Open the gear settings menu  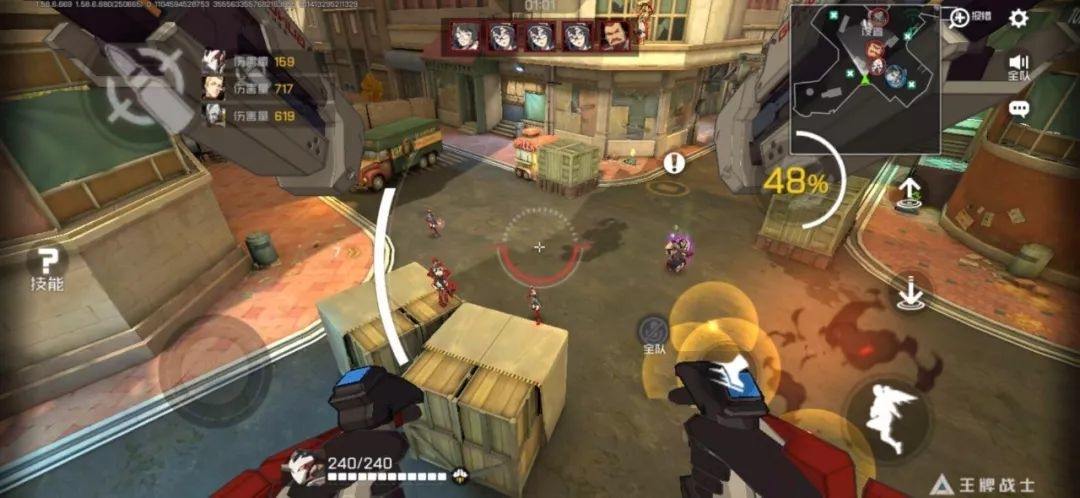tap(1018, 18)
